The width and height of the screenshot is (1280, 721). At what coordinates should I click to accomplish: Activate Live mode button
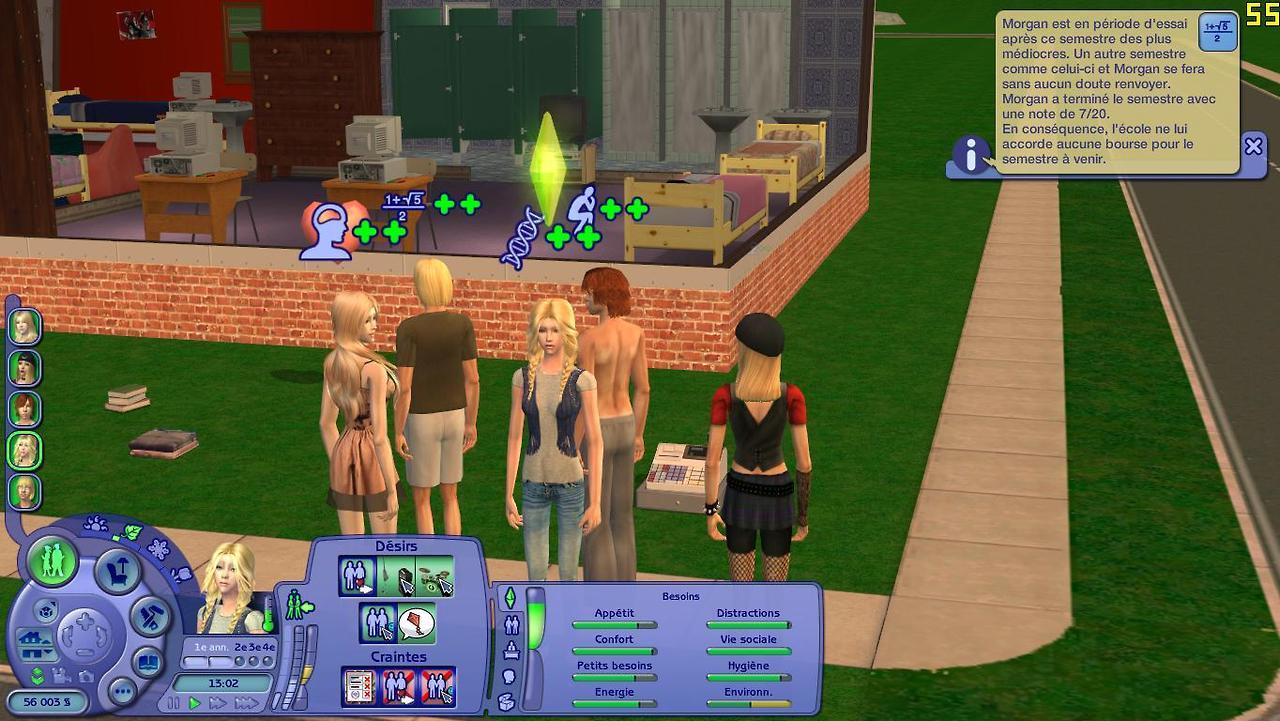click(x=52, y=561)
